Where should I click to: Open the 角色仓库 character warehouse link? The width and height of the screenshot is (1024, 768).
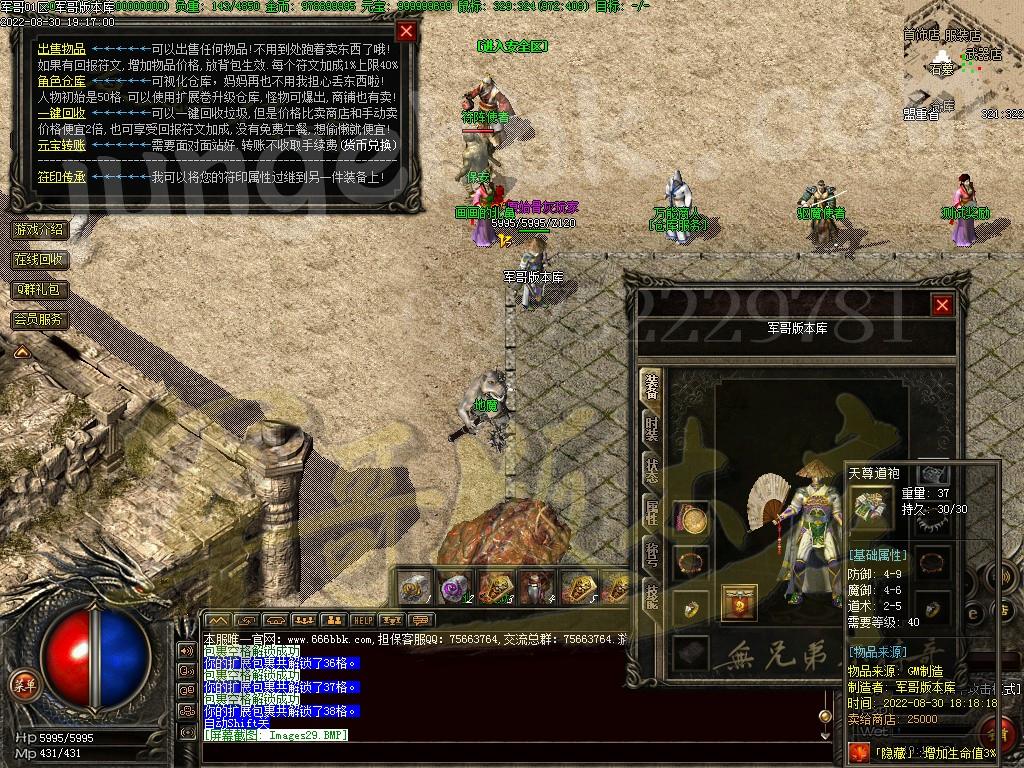click(61, 81)
